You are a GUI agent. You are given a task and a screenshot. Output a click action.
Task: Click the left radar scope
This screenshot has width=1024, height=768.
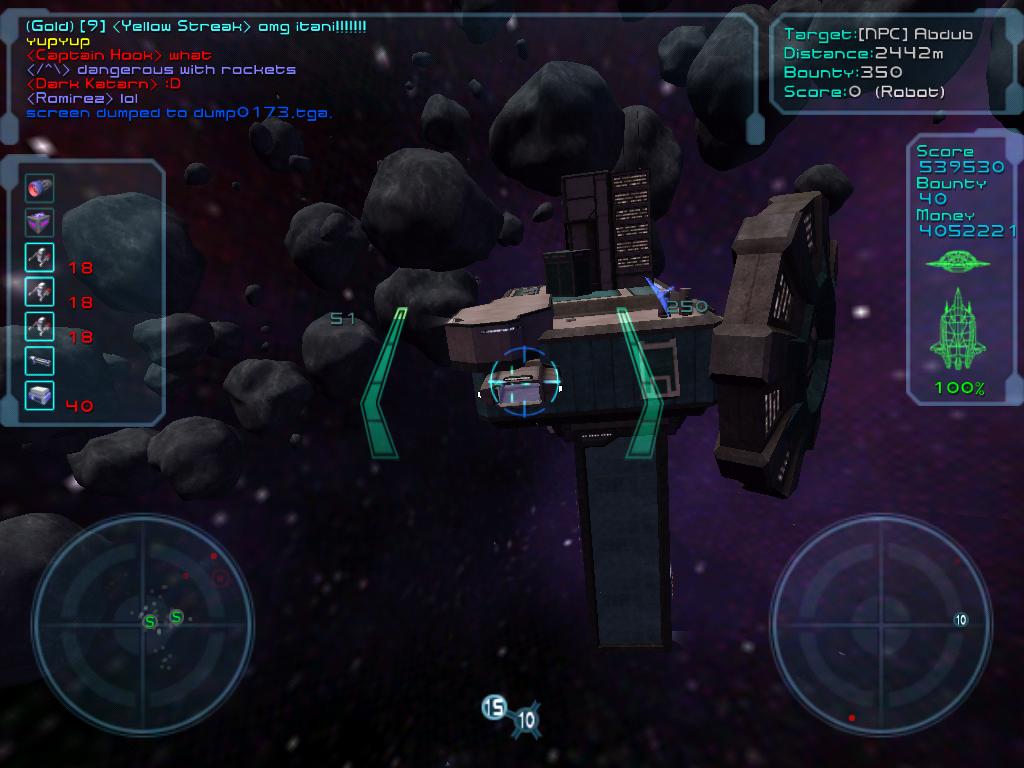point(141,612)
